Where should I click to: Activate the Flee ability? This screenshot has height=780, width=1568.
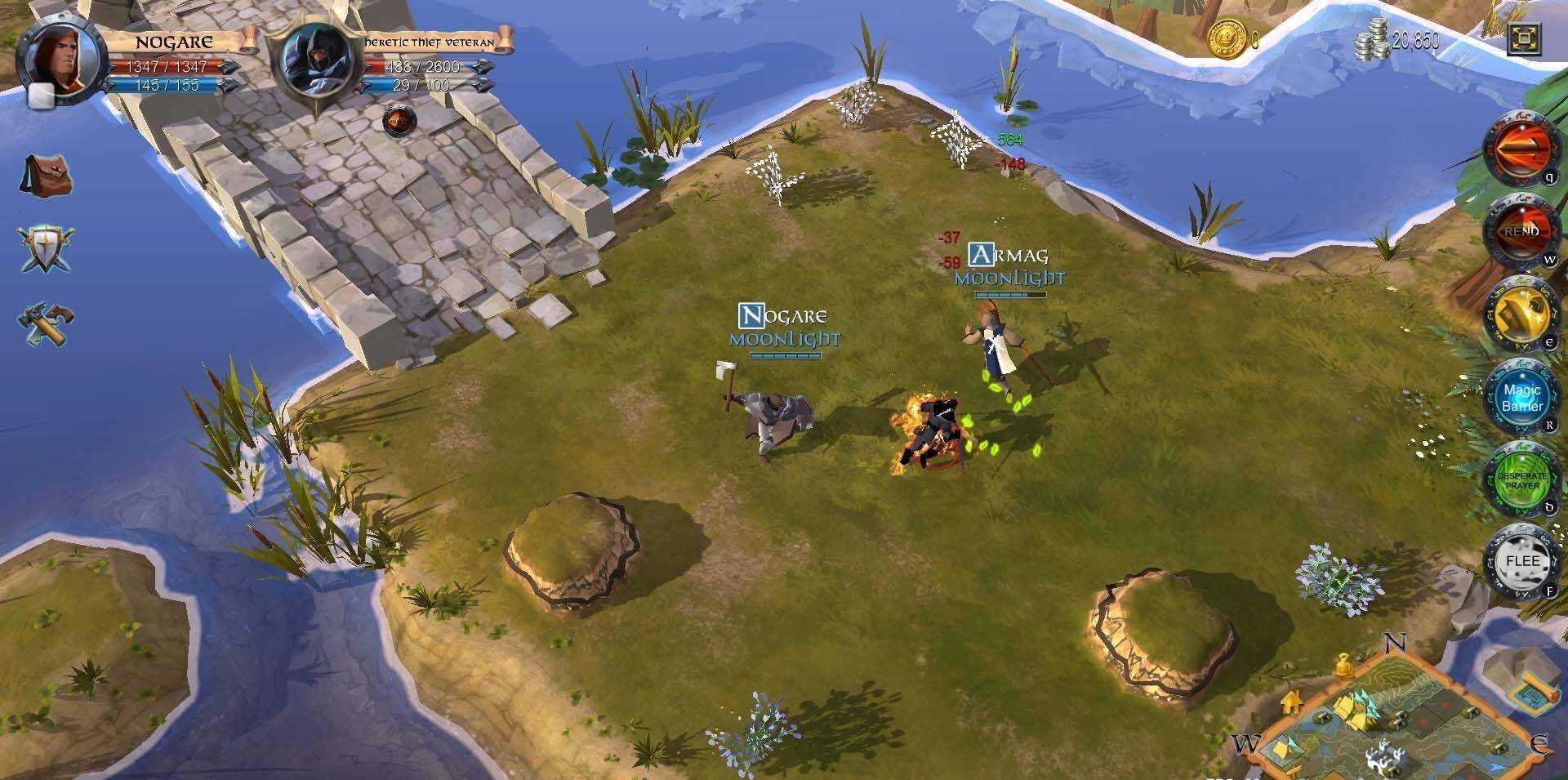point(1521,561)
